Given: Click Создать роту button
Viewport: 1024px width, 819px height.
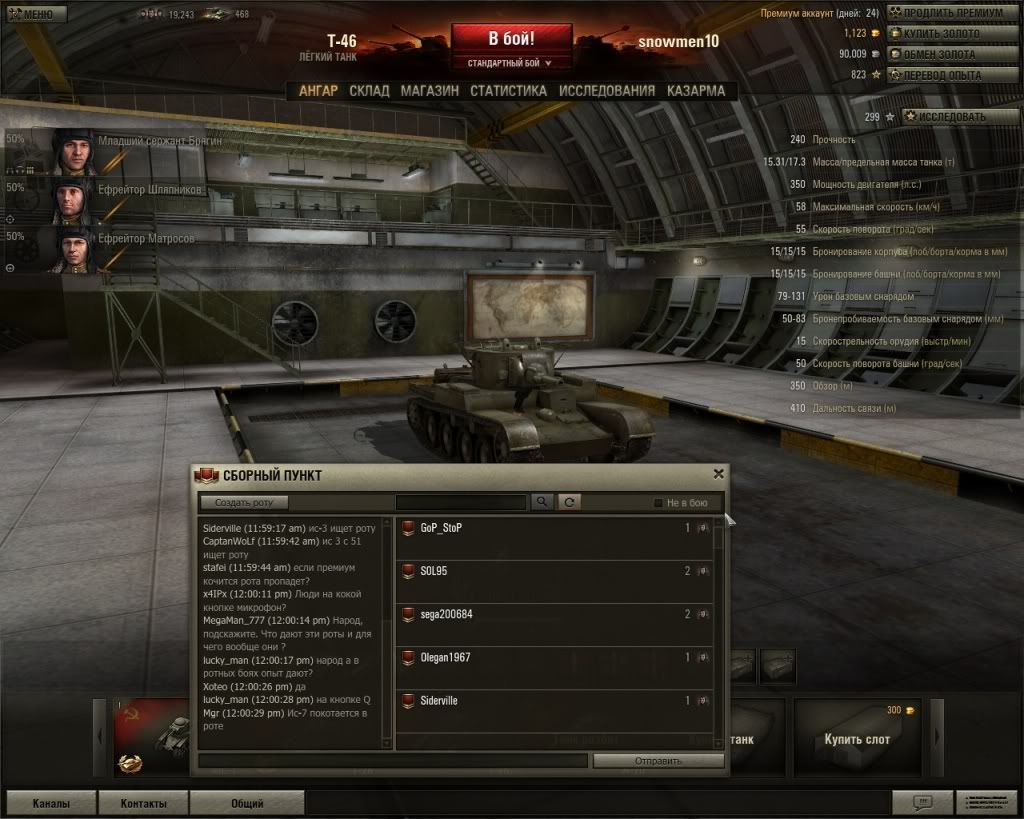Looking at the screenshot, I should pyautogui.click(x=244, y=502).
